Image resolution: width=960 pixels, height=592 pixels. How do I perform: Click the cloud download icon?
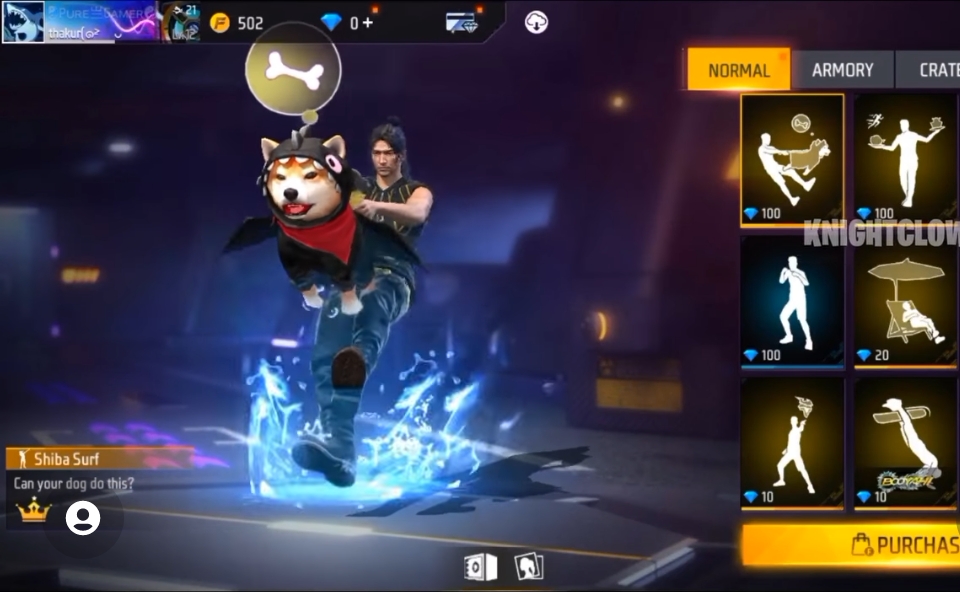[x=536, y=22]
